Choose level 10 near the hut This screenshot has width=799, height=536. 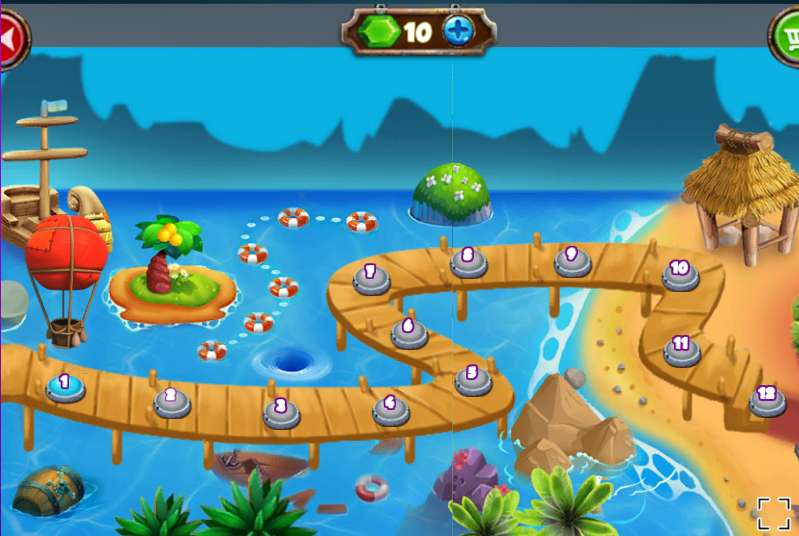(x=680, y=273)
